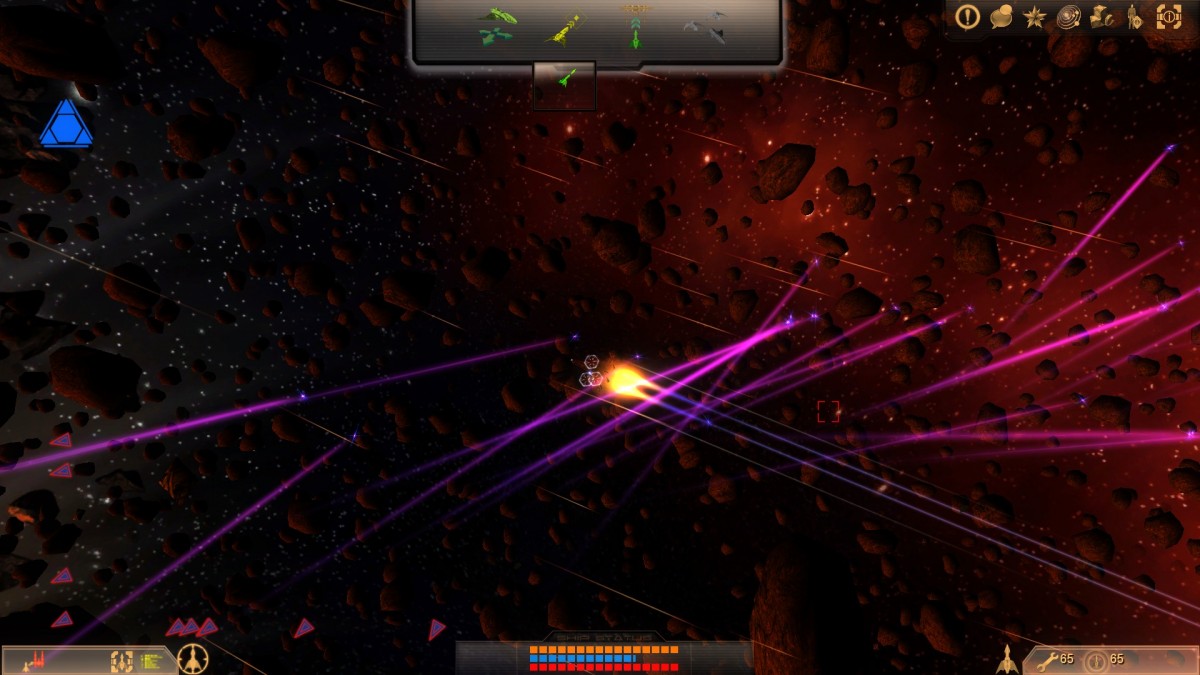
Task: Open the solar system map icon
Action: [x=1069, y=16]
